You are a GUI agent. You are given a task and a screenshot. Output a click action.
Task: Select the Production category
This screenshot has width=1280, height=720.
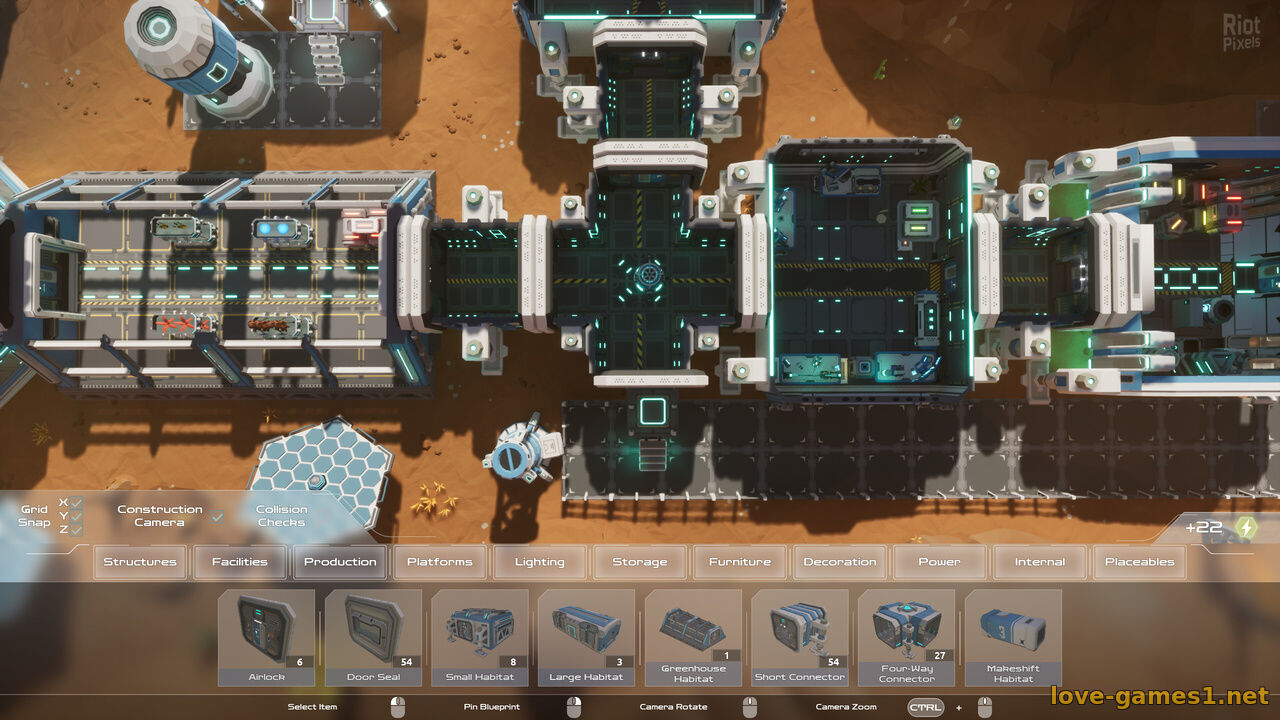[340, 562]
